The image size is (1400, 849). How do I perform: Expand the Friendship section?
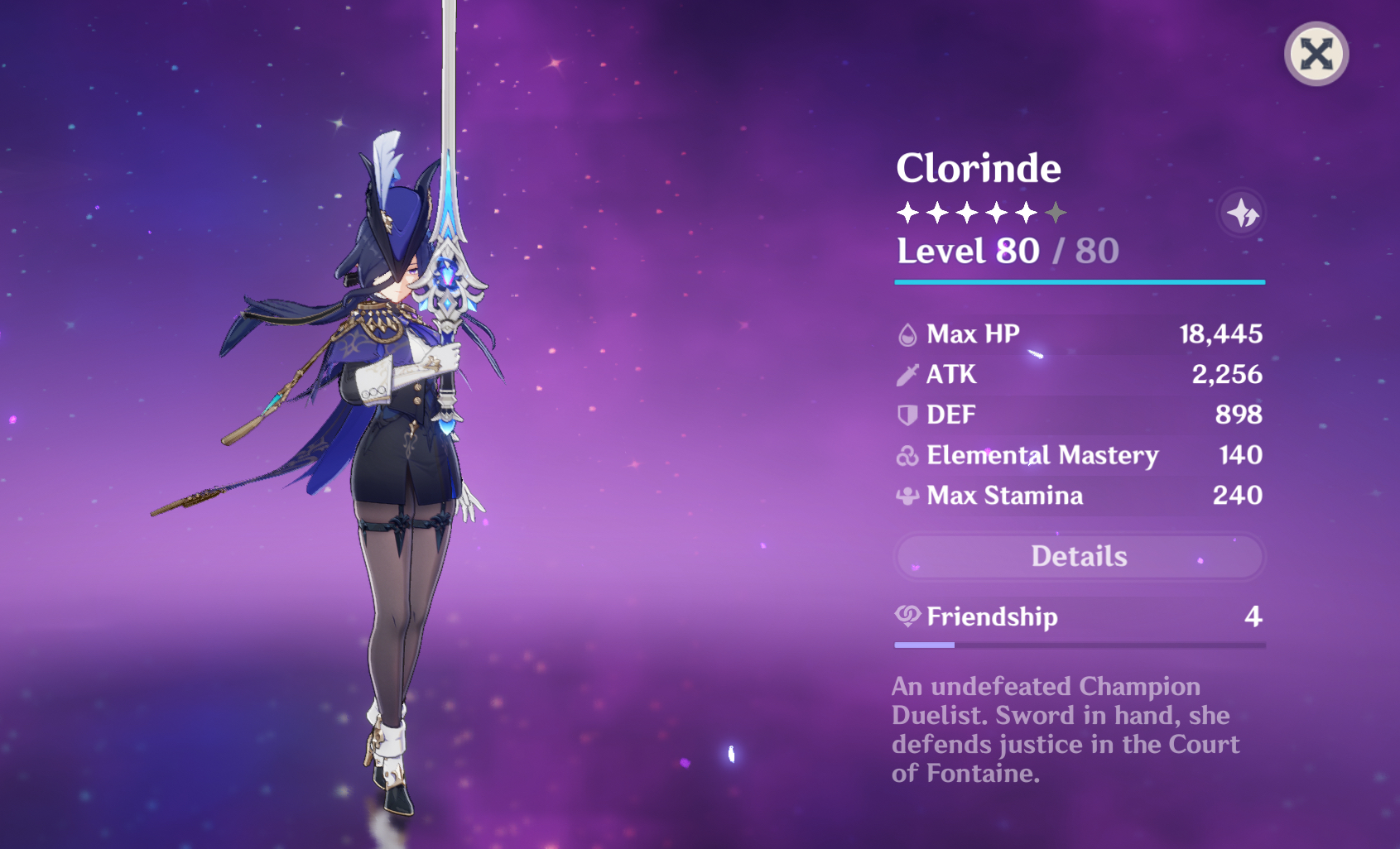coord(1079,616)
